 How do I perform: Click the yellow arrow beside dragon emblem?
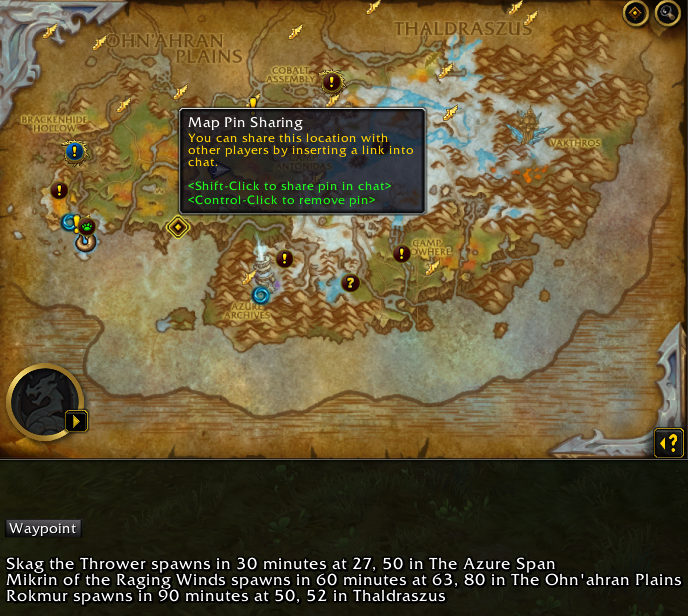pos(77,421)
